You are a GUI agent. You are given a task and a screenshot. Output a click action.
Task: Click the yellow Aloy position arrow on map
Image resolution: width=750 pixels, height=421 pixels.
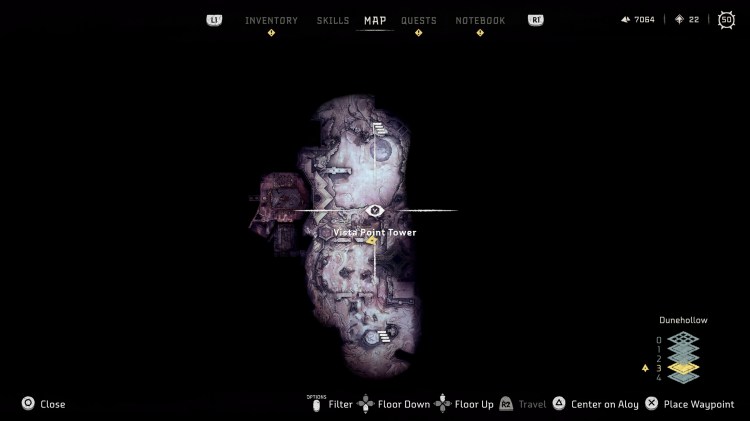(x=371, y=240)
